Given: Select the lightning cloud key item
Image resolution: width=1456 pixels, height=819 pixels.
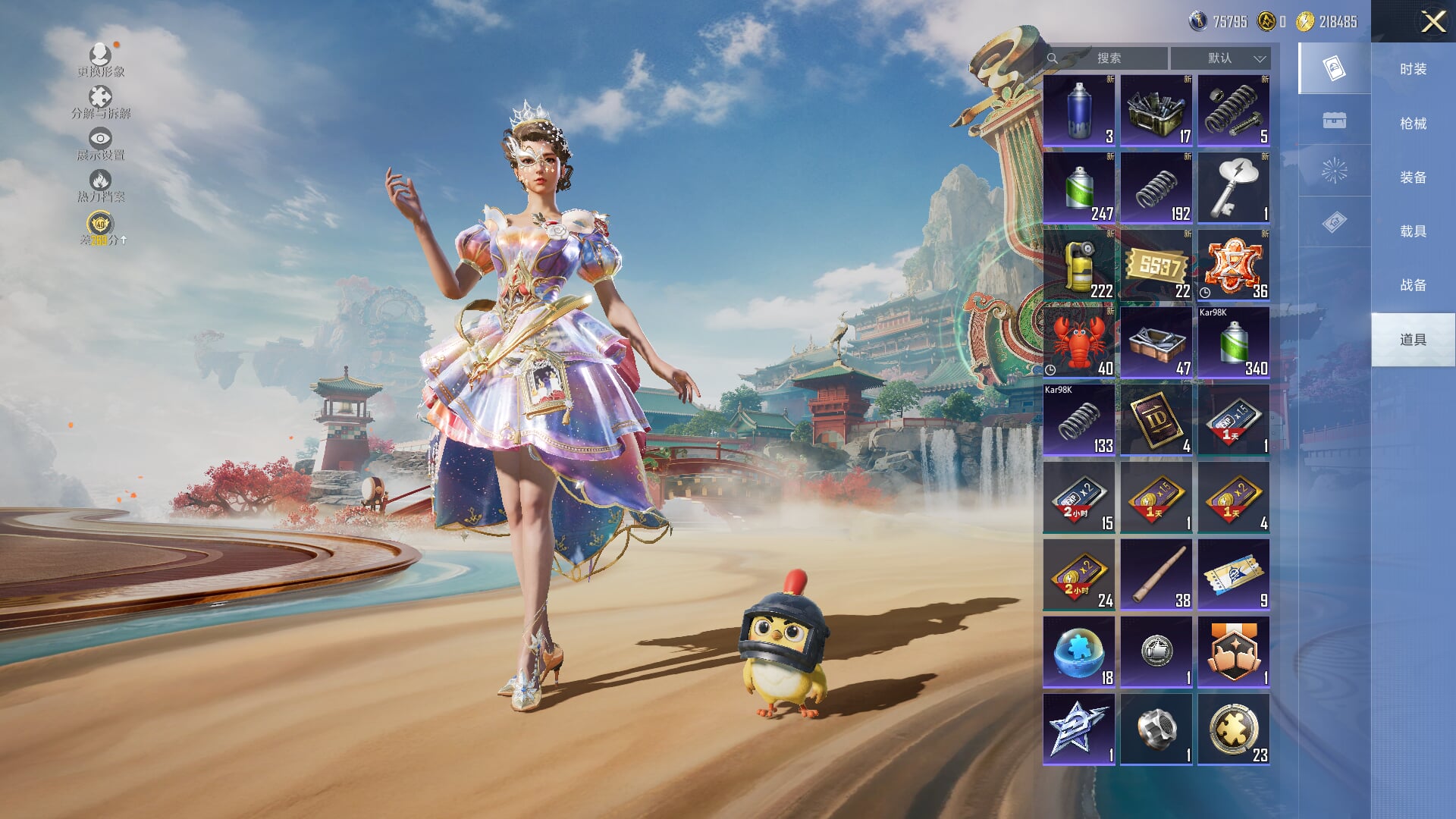Looking at the screenshot, I should [1233, 187].
